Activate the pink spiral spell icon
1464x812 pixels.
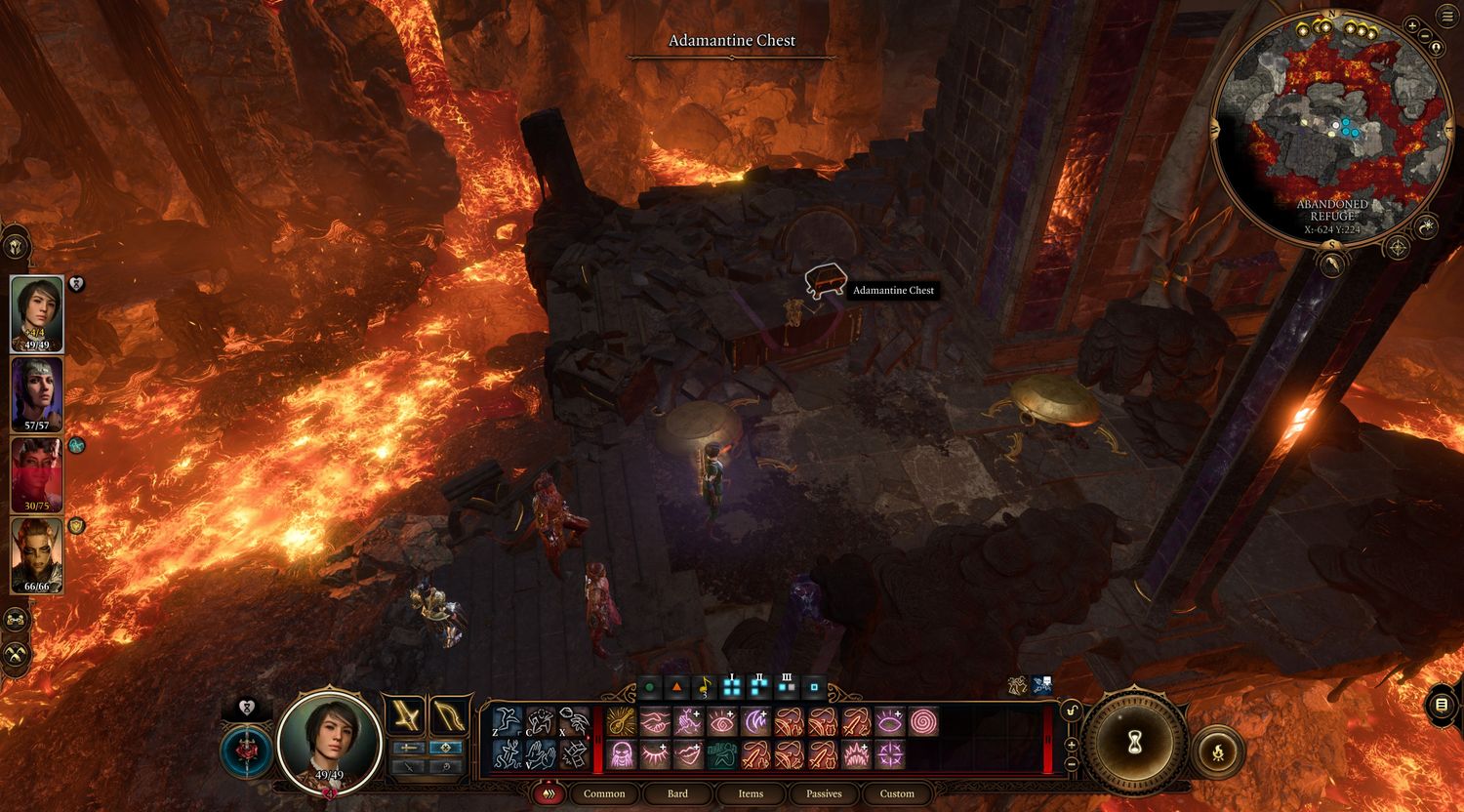[923, 722]
